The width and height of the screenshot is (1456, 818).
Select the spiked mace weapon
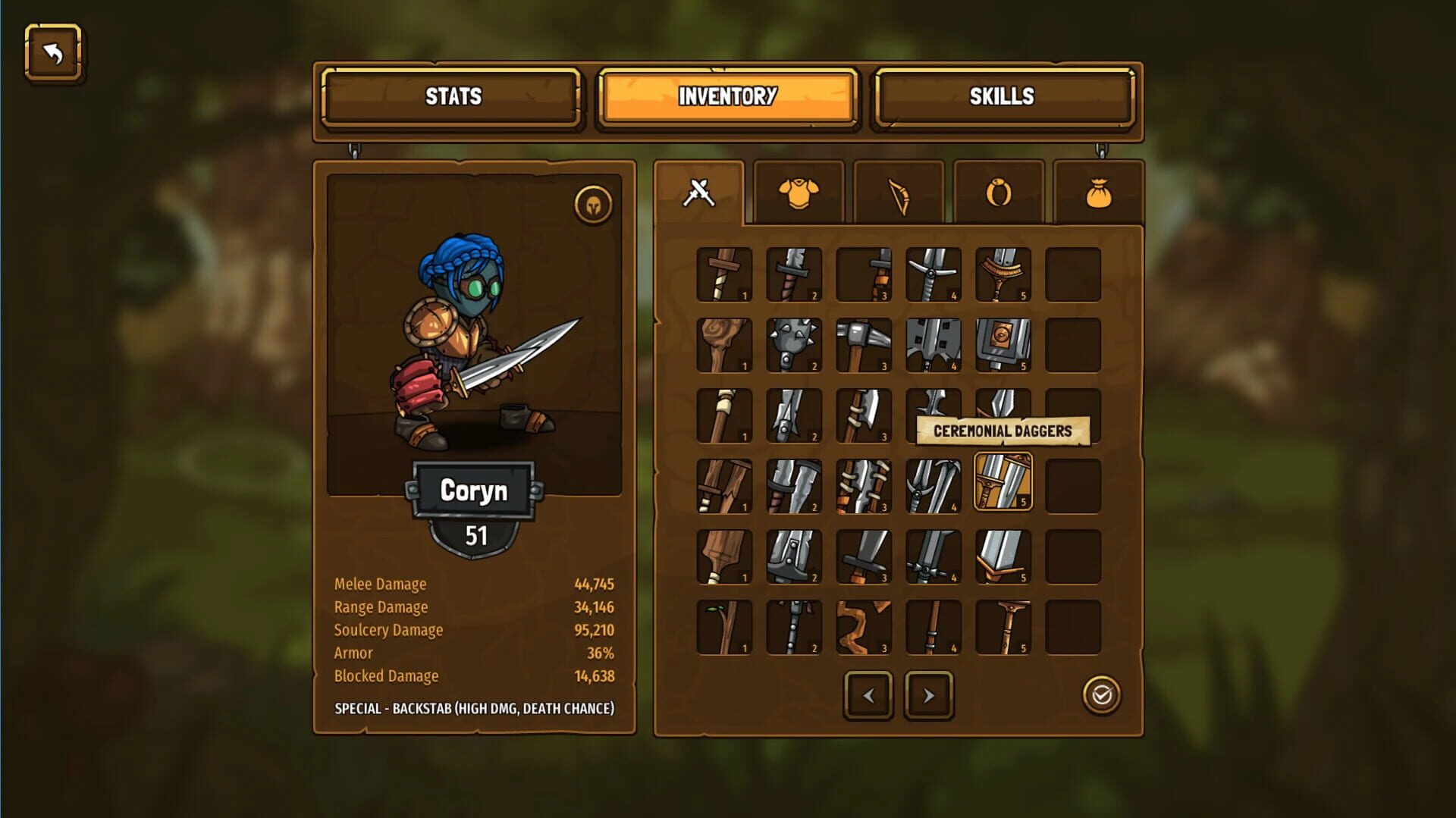(x=794, y=346)
